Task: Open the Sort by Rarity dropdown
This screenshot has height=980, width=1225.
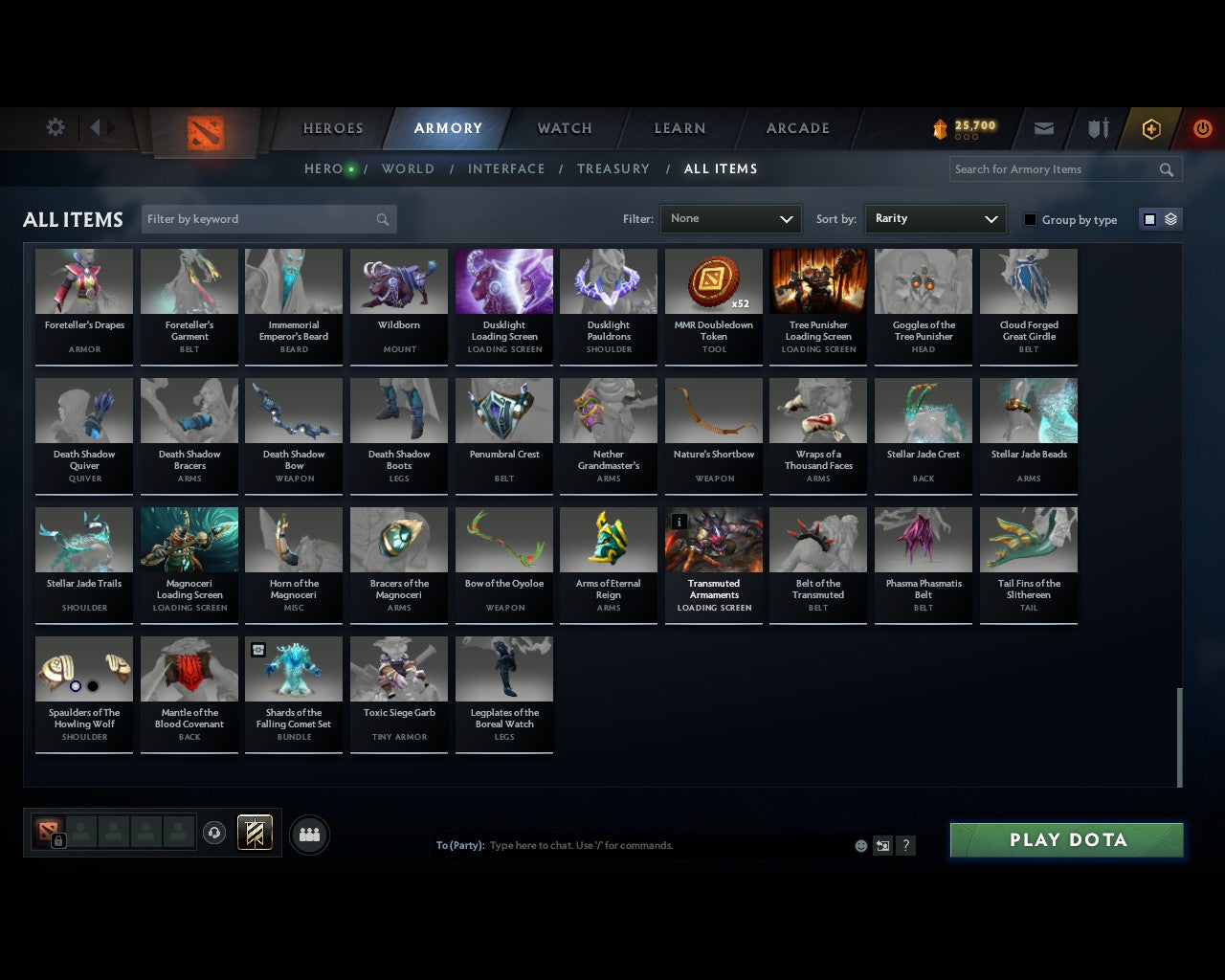Action: [935, 218]
